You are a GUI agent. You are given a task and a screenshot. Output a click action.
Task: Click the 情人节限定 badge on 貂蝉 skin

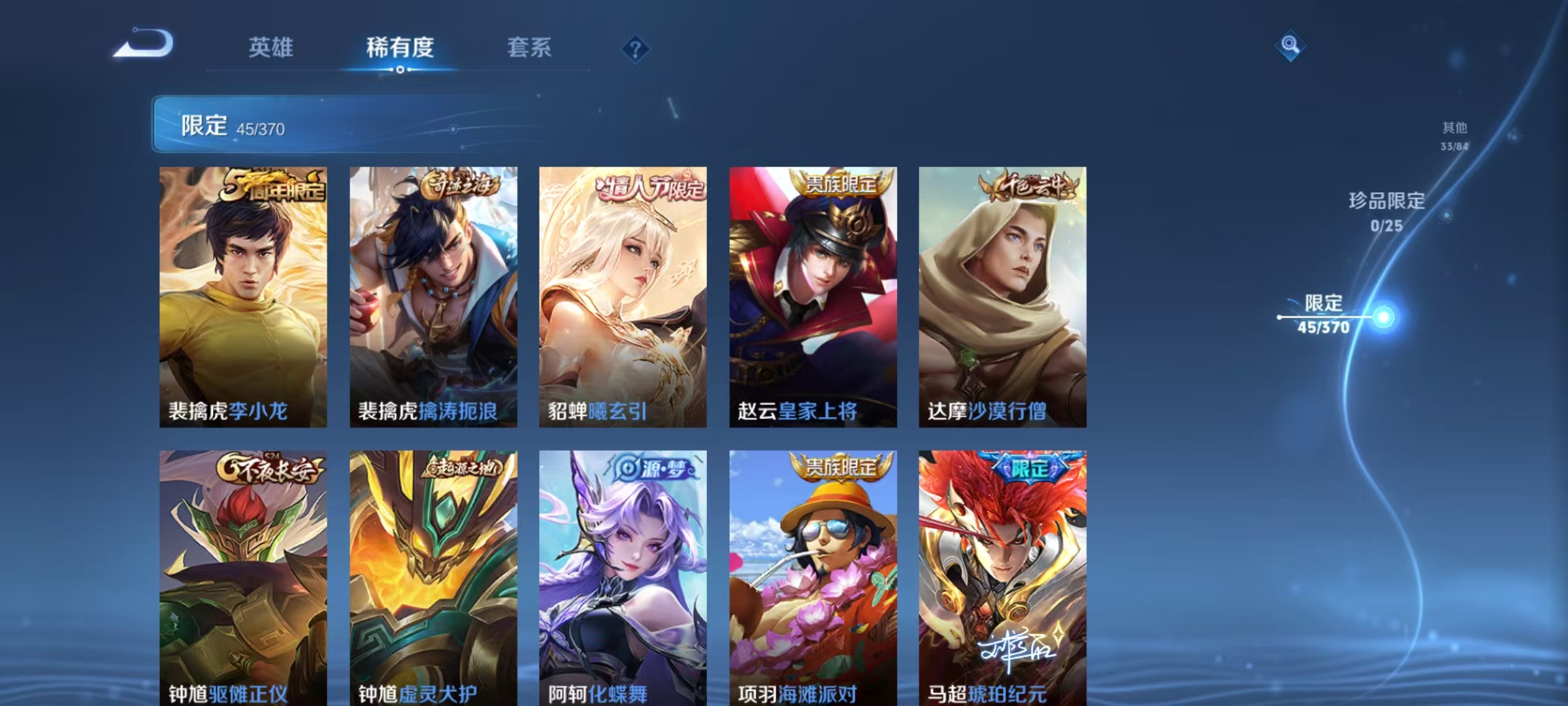[645, 187]
